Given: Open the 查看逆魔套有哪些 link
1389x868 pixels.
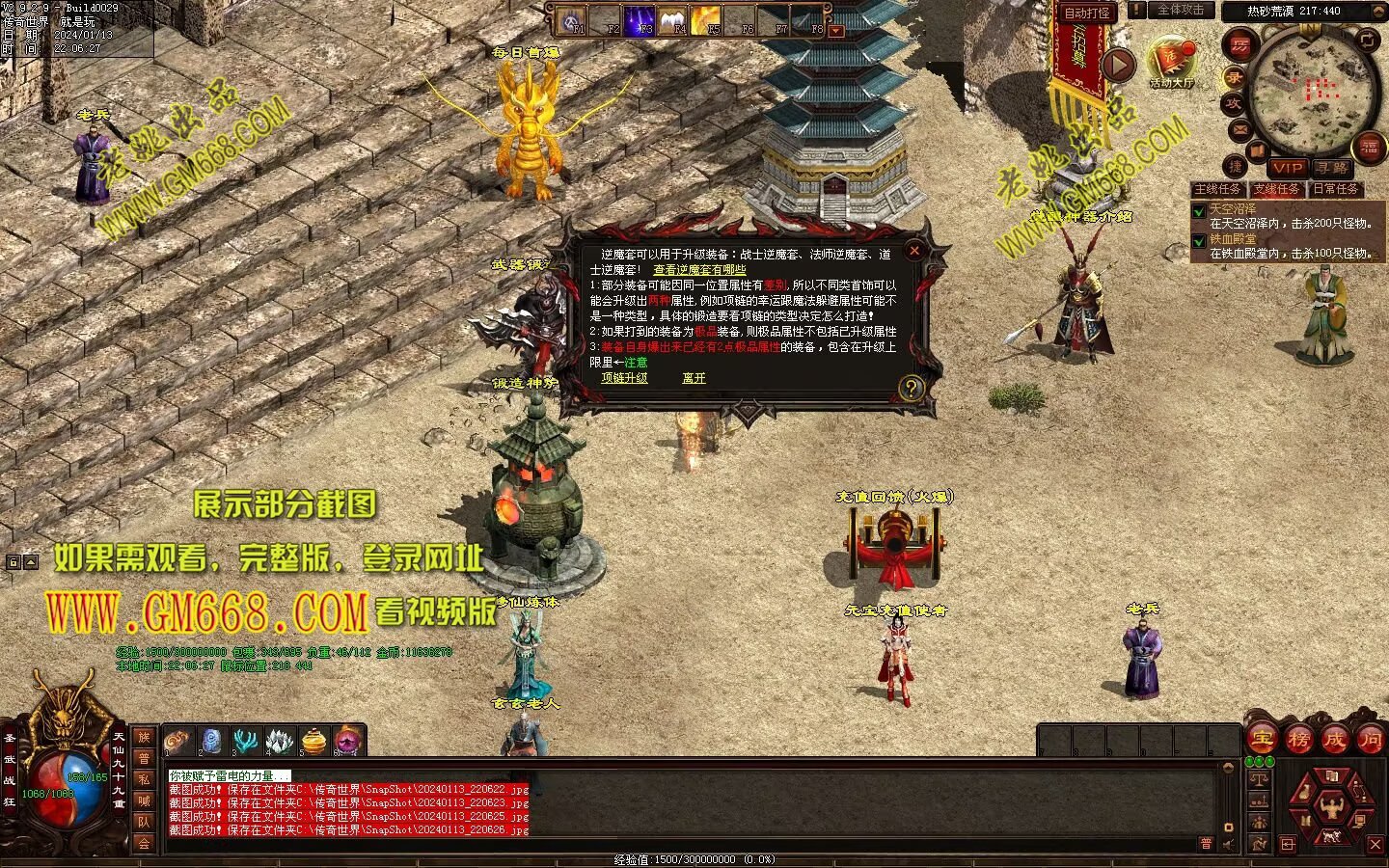Looking at the screenshot, I should pyautogui.click(x=699, y=270).
